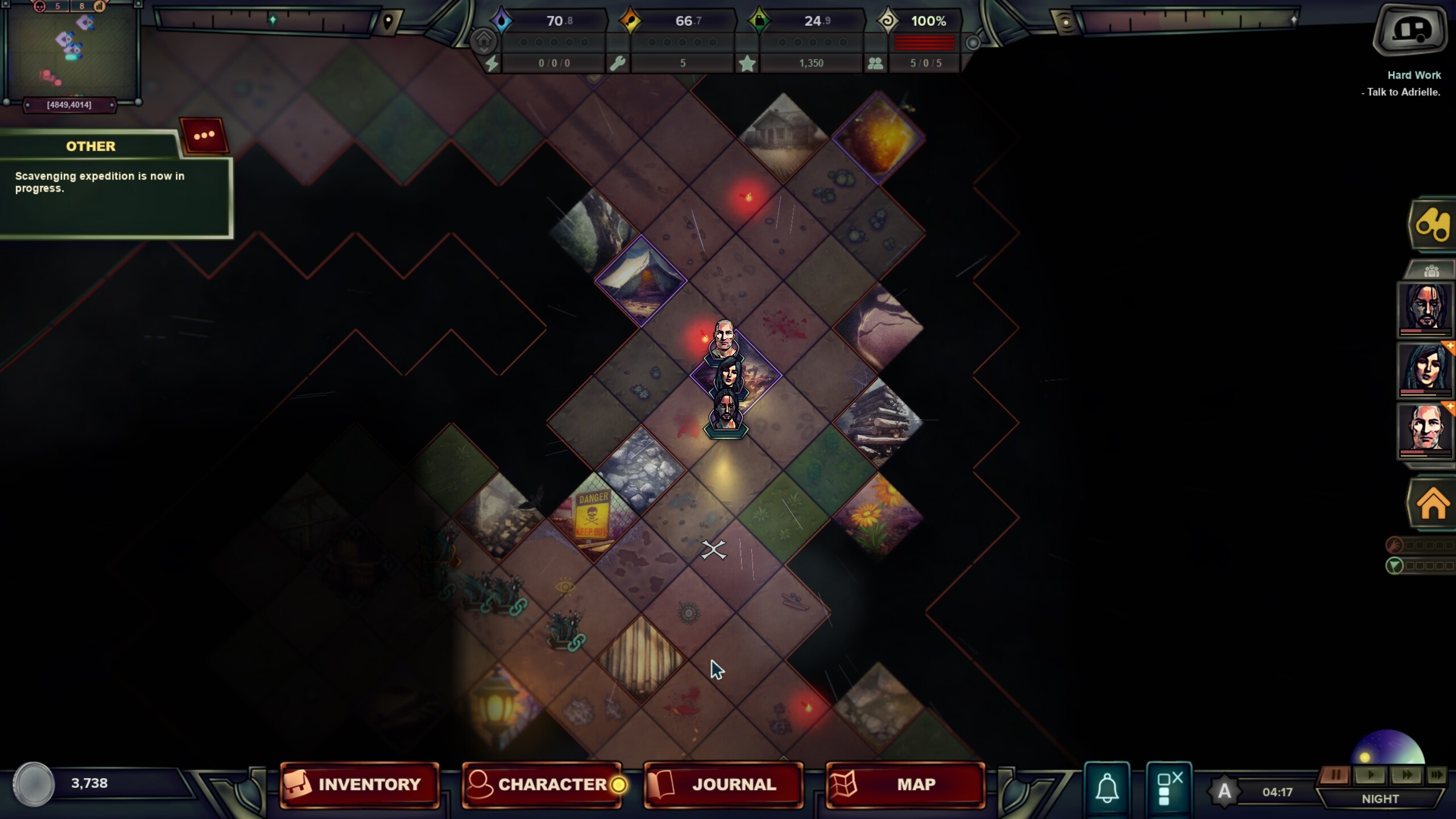Open the Inventory tab
The width and height of the screenshot is (1456, 819).
pos(361,784)
